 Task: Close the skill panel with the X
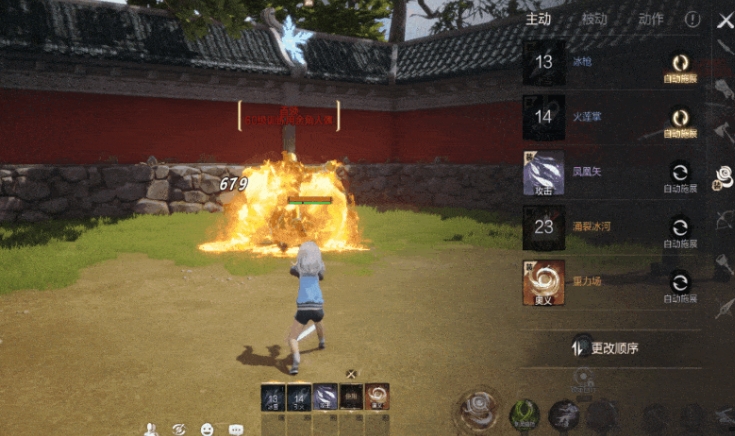tap(725, 20)
